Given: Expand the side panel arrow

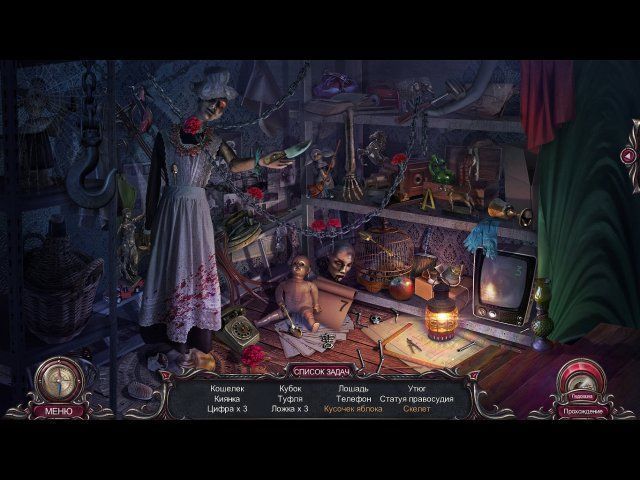Looking at the screenshot, I should pyautogui.click(x=628, y=155).
